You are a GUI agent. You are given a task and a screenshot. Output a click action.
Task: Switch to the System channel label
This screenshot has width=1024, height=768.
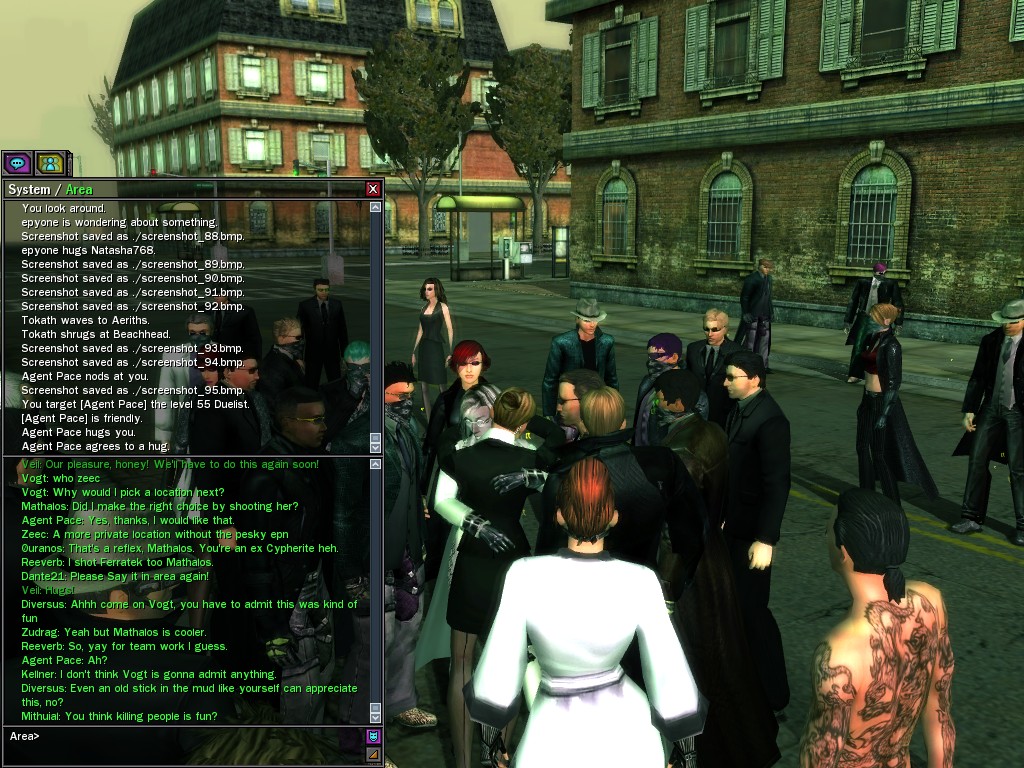tap(28, 189)
